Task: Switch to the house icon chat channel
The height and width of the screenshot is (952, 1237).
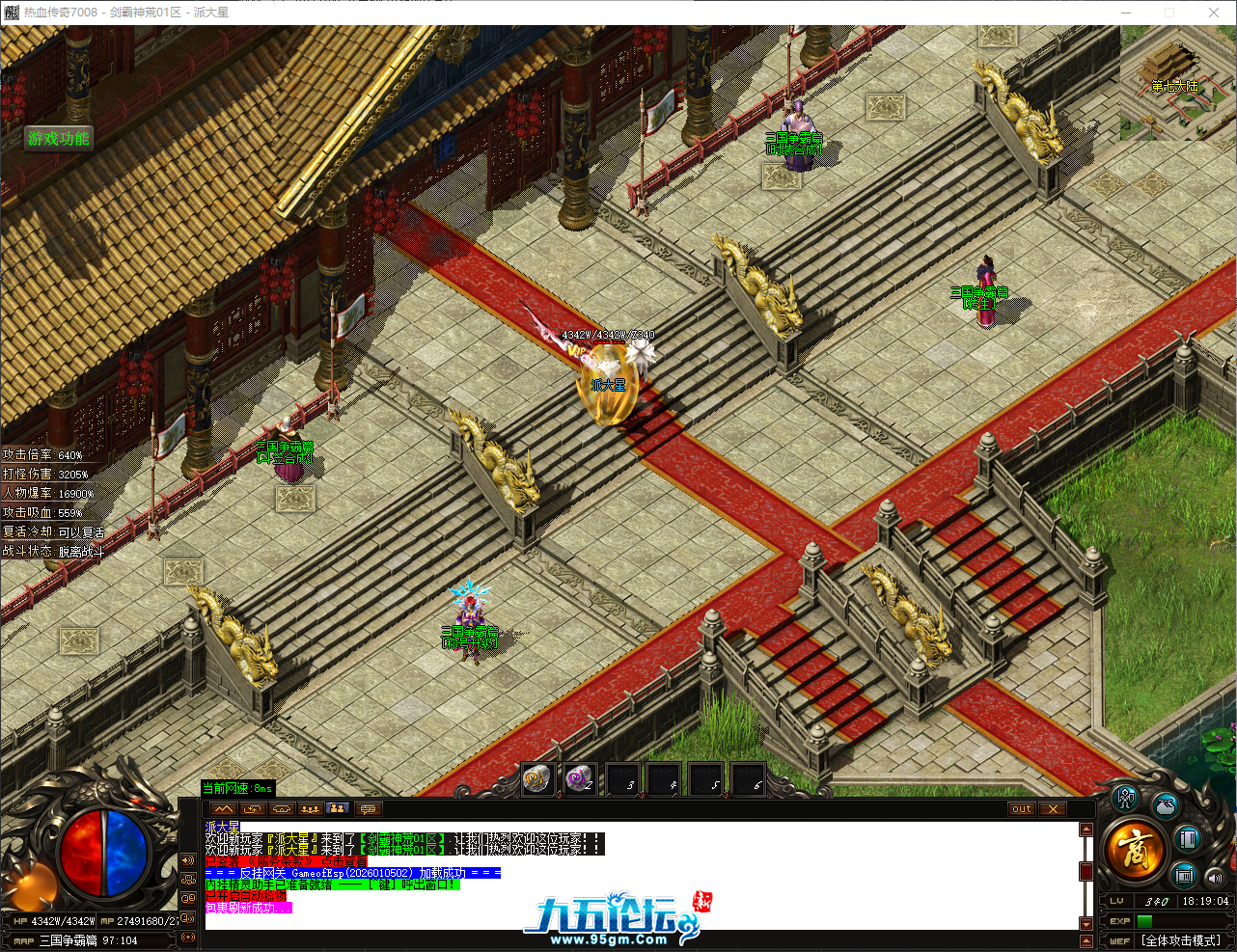Action: point(281,809)
